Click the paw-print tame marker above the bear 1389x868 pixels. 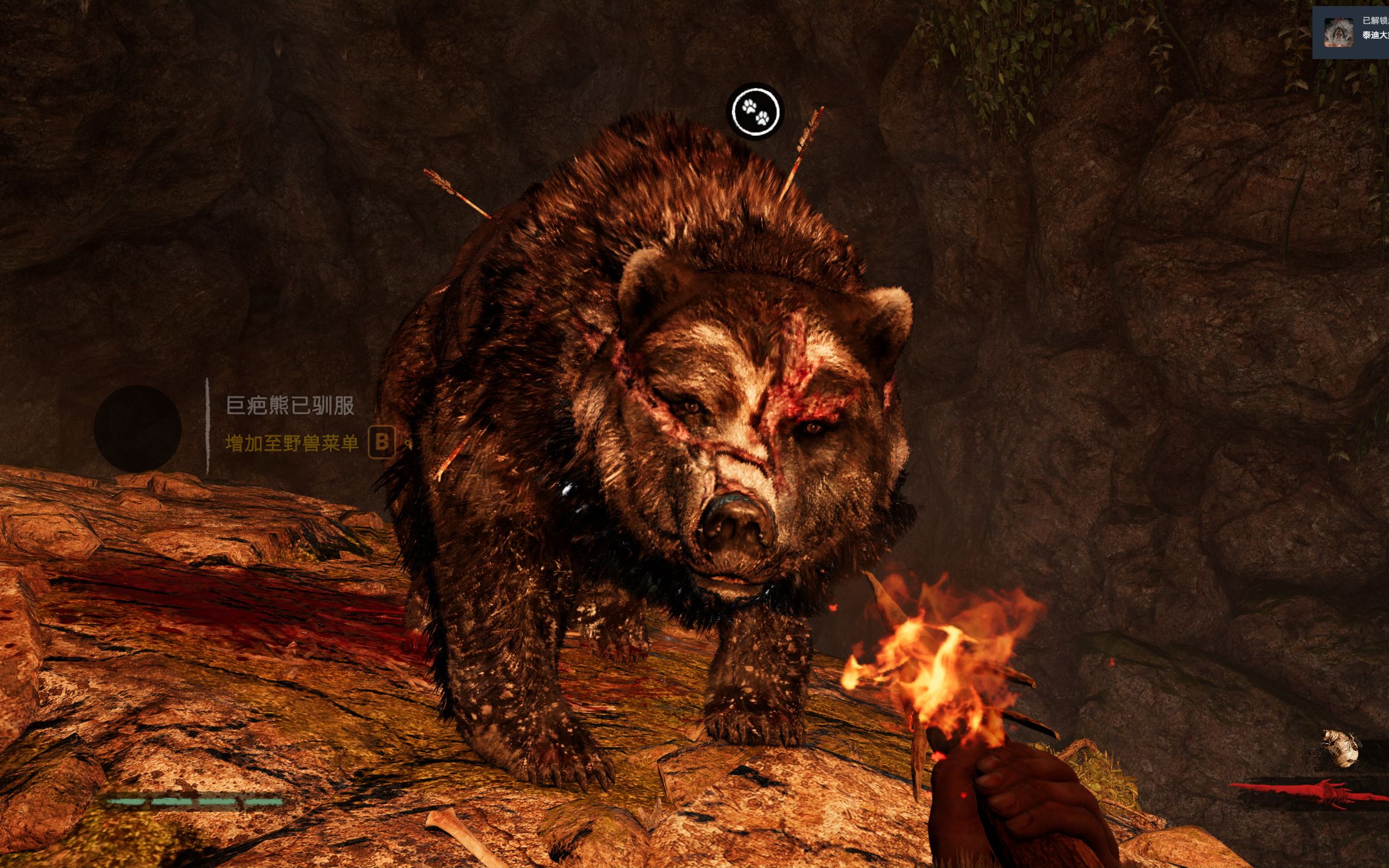click(755, 112)
